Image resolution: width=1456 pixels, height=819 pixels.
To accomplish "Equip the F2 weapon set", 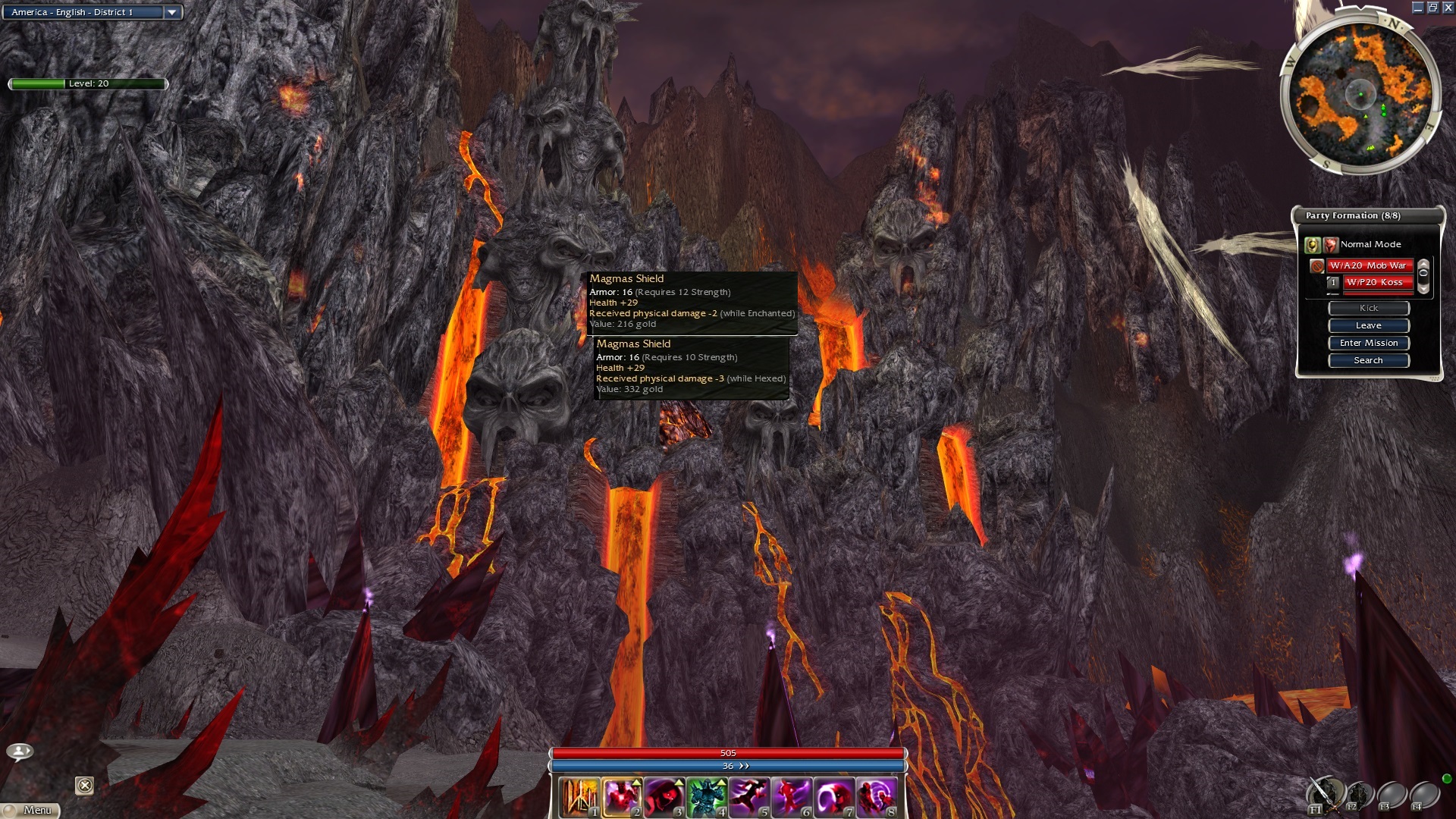I will (1358, 795).
